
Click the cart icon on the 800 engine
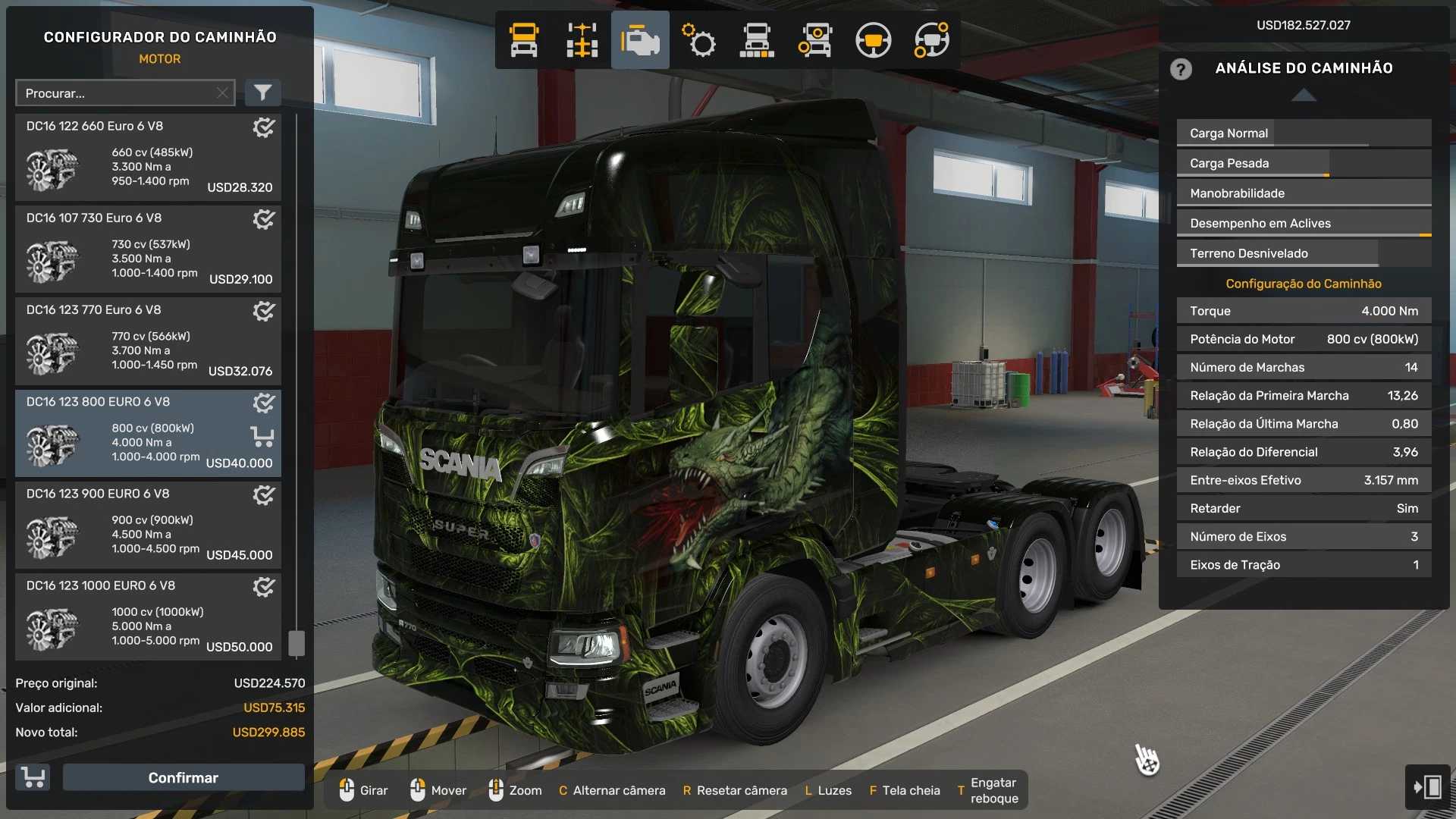point(262,437)
